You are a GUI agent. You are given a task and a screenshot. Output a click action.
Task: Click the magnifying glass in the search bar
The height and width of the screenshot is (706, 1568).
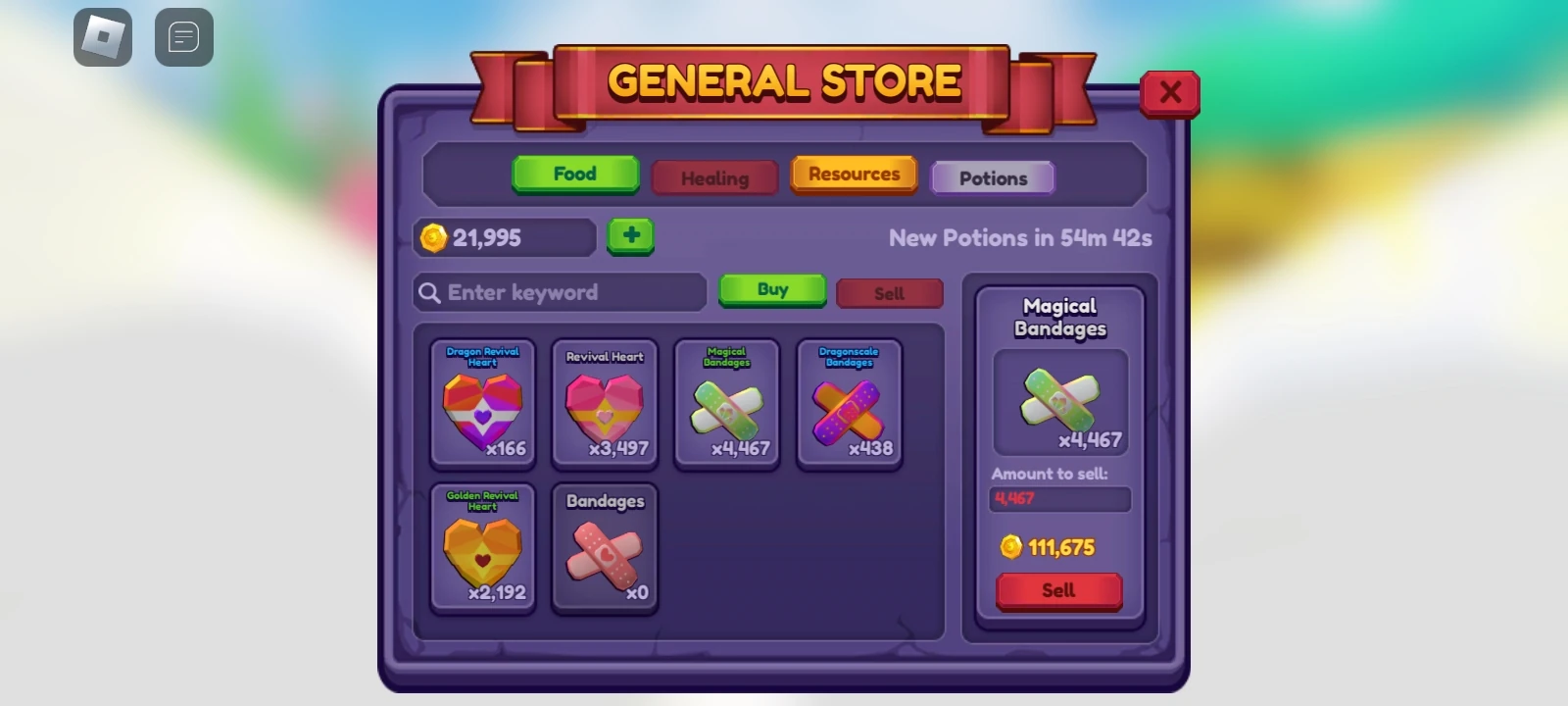431,292
